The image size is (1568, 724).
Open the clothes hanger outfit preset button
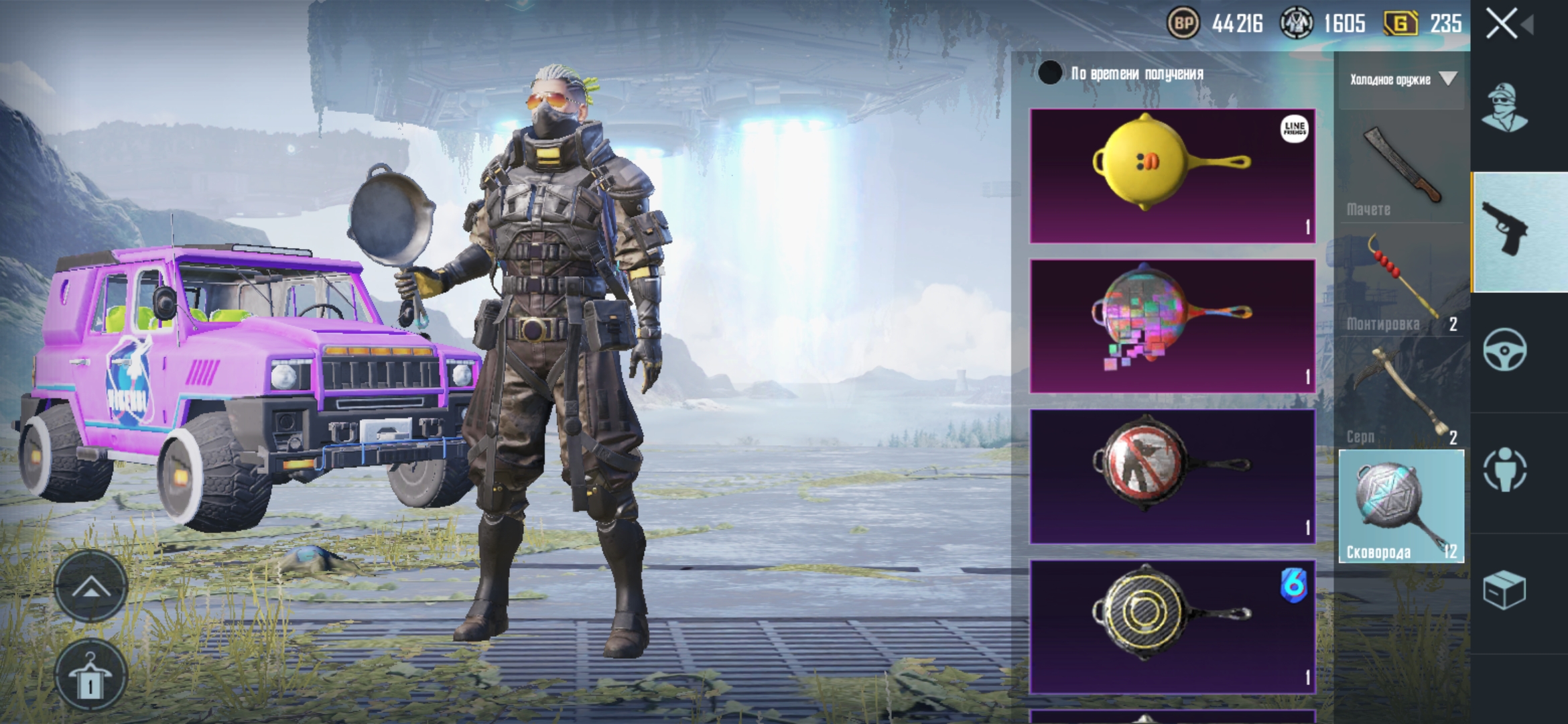(x=90, y=676)
